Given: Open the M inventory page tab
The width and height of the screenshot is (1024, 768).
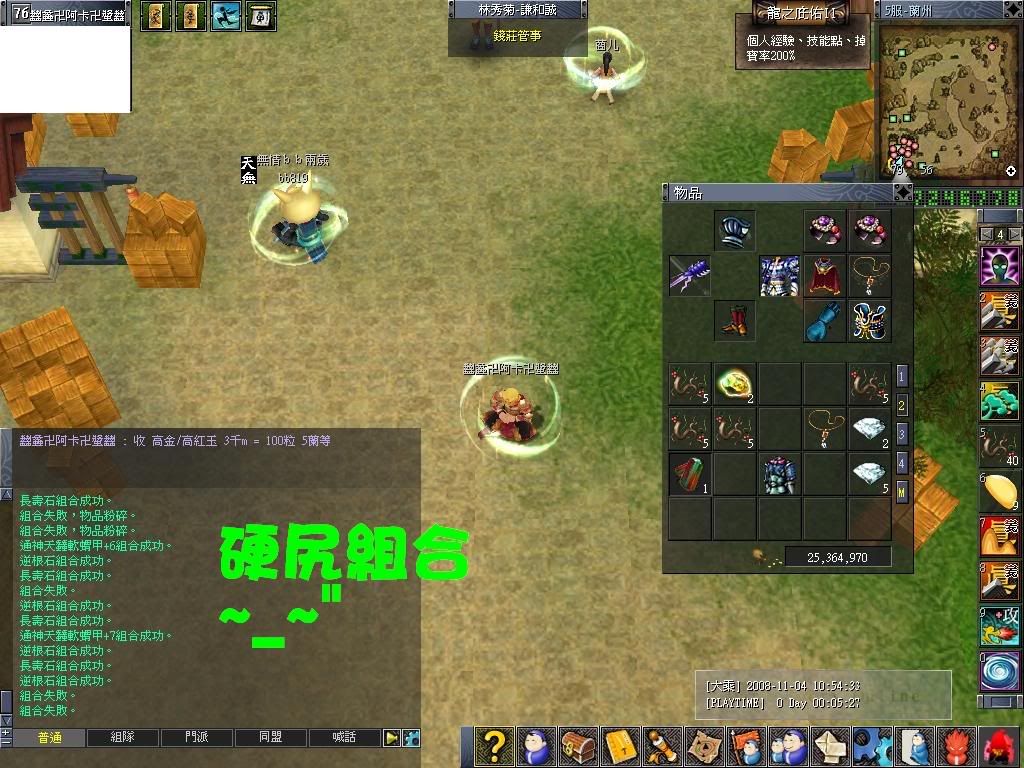Looking at the screenshot, I should point(902,492).
